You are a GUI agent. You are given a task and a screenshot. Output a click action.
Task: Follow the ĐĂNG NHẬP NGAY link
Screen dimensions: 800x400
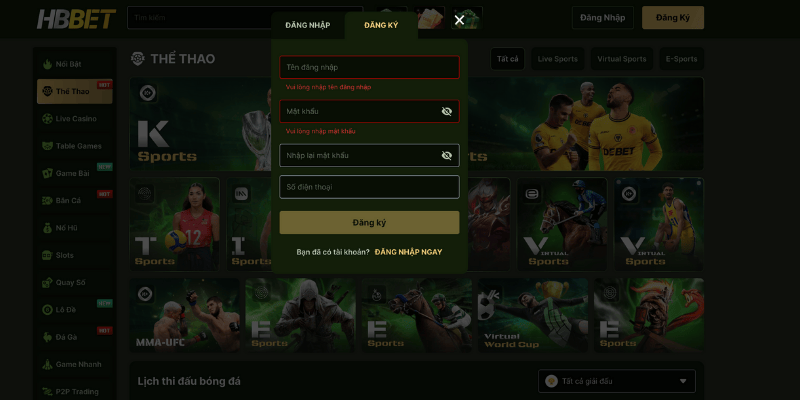pos(408,252)
